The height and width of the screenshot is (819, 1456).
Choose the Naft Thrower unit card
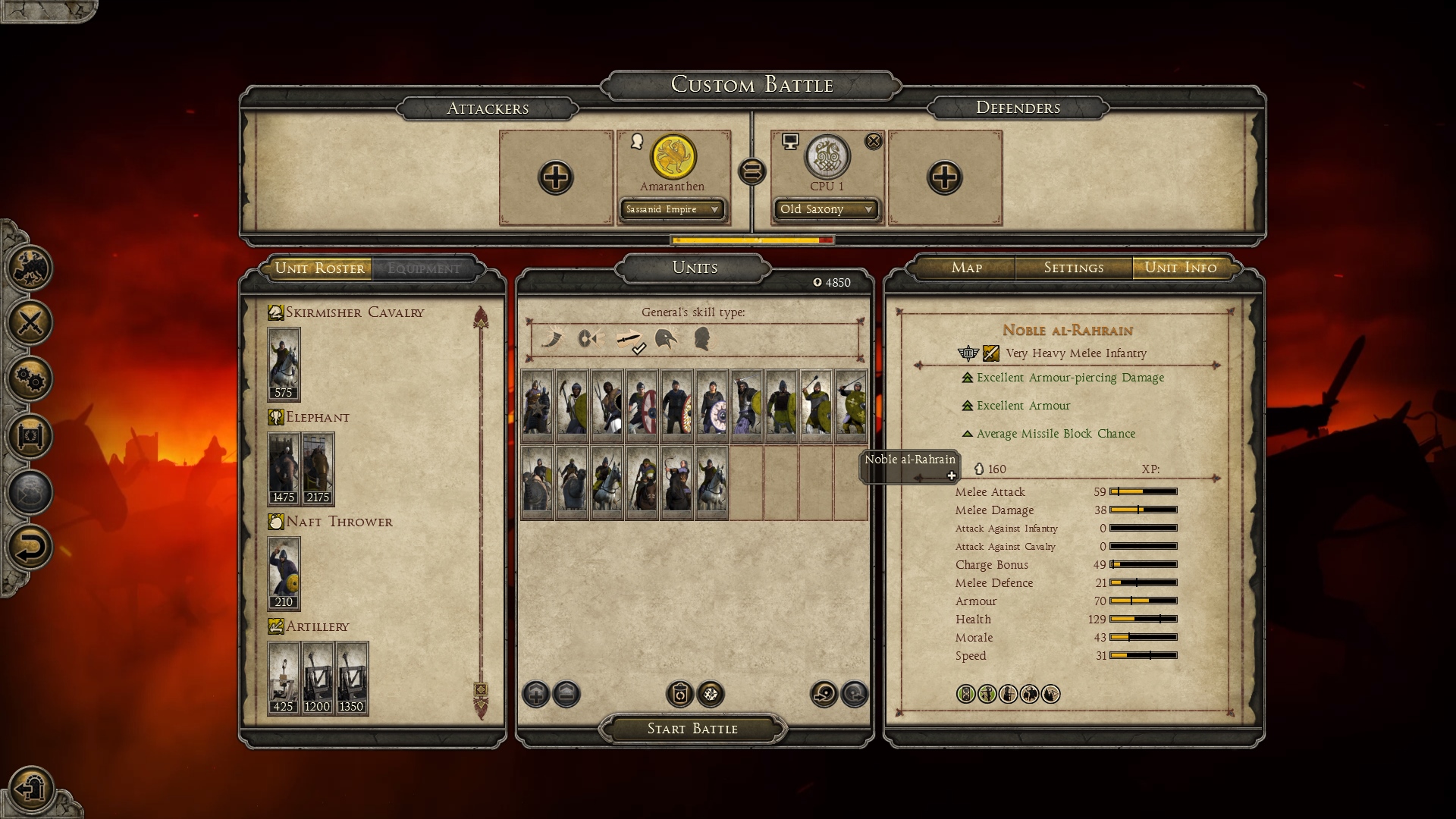click(284, 573)
